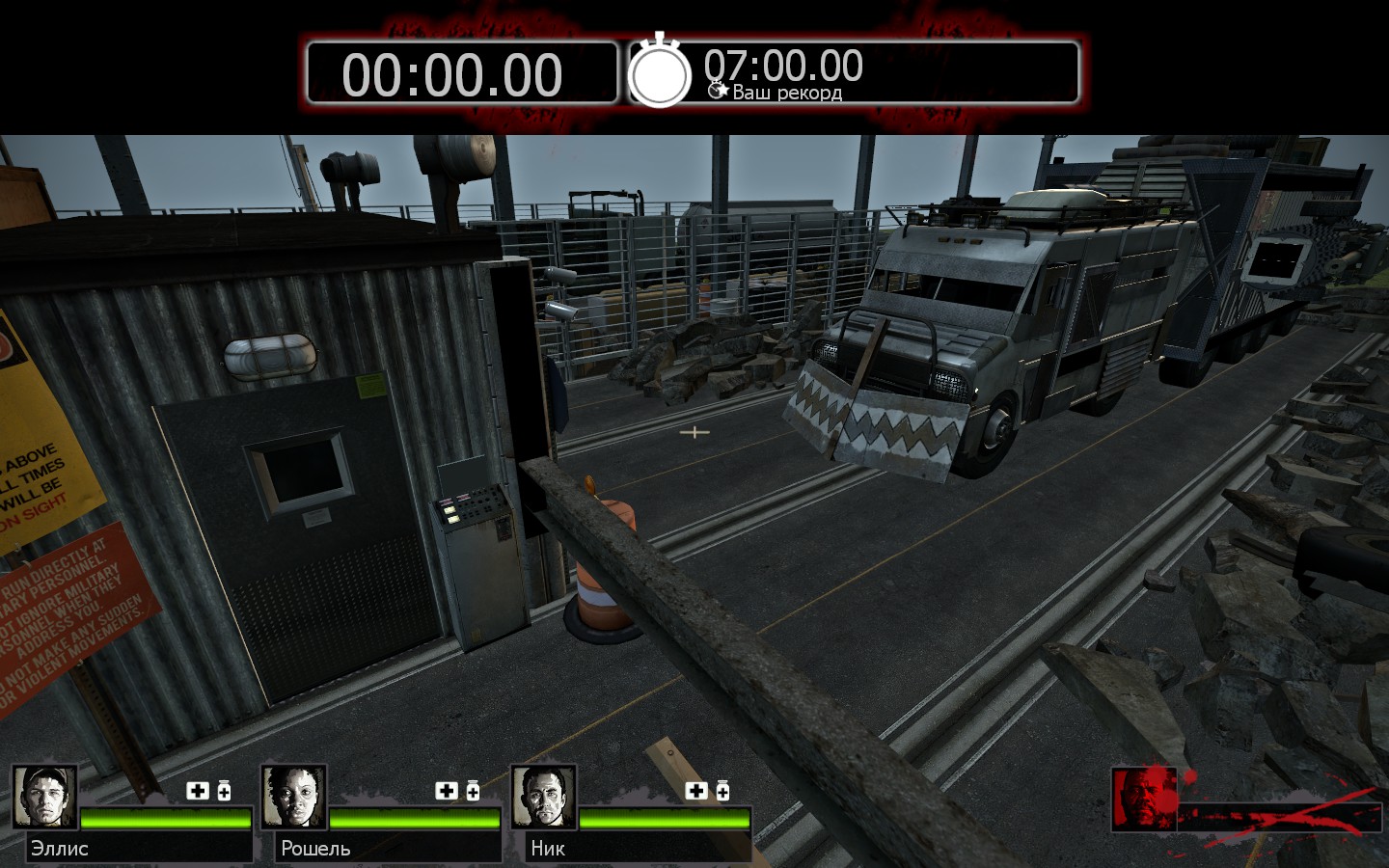The width and height of the screenshot is (1389, 868).
Task: Select Ellis's pain pills bottle icon
Action: click(x=224, y=791)
